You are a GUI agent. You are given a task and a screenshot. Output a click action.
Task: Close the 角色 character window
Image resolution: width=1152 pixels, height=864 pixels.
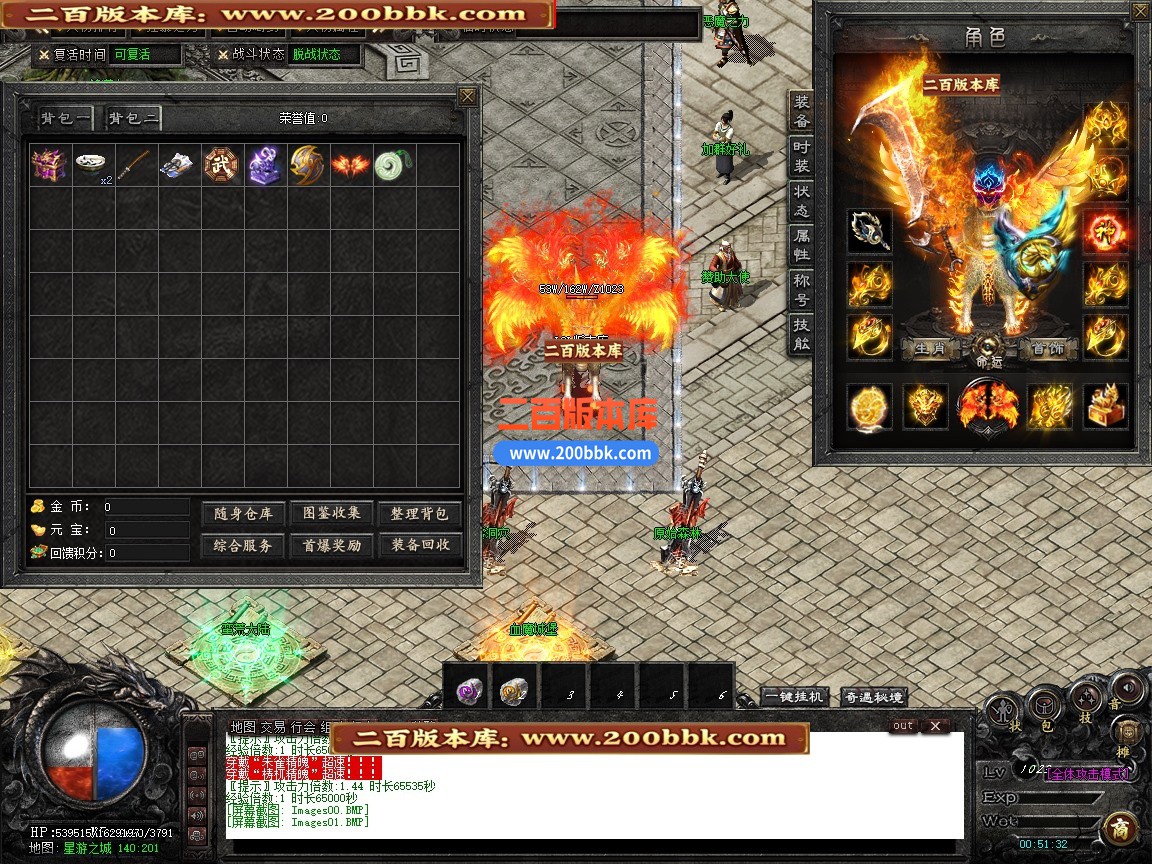tap(1140, 12)
